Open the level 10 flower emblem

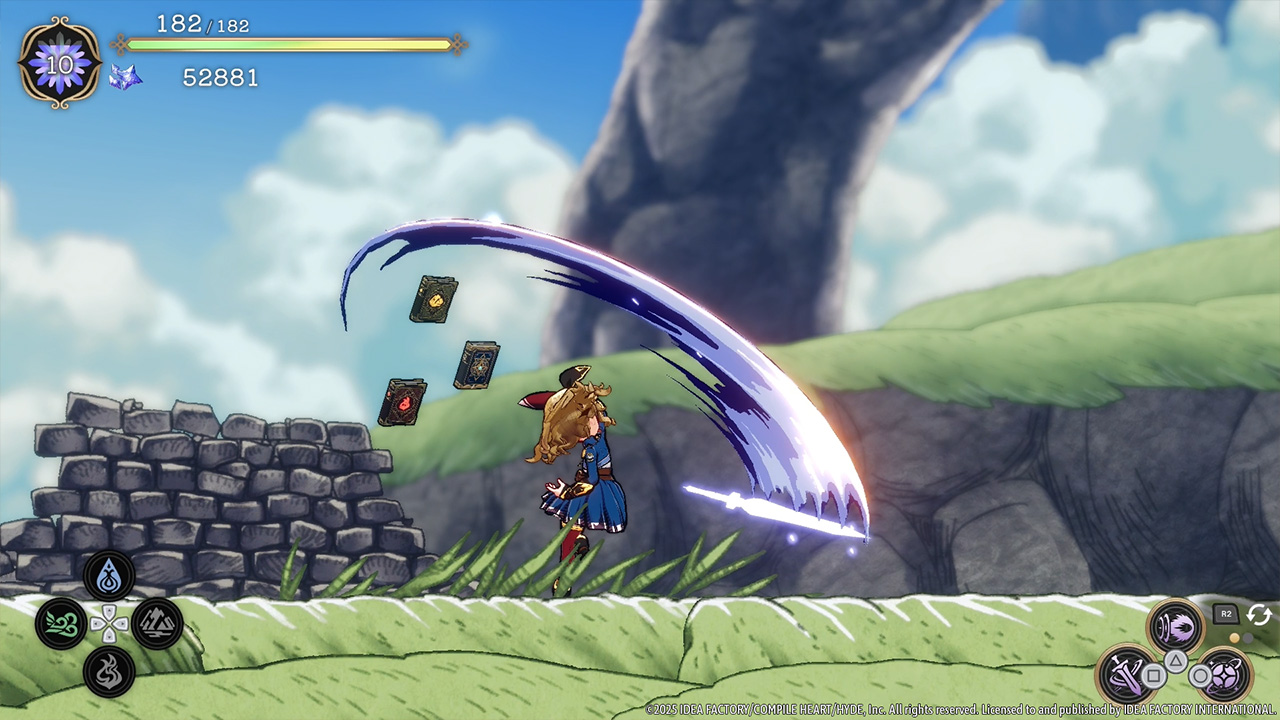(x=60, y=62)
